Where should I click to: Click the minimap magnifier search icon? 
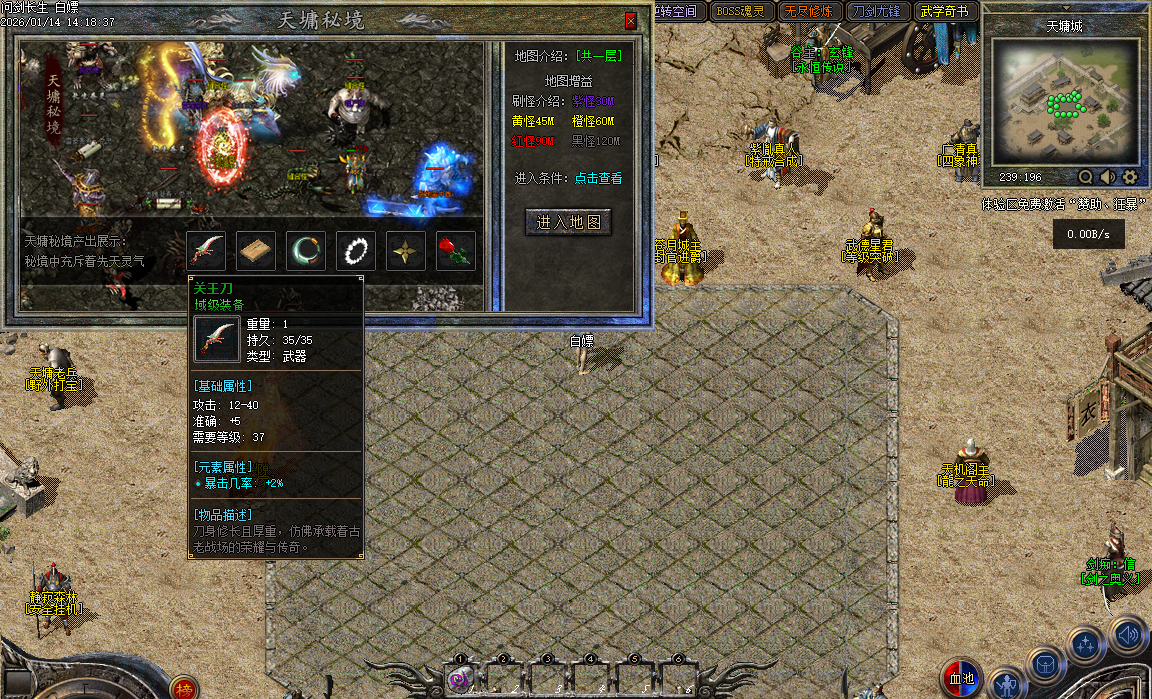(1086, 177)
